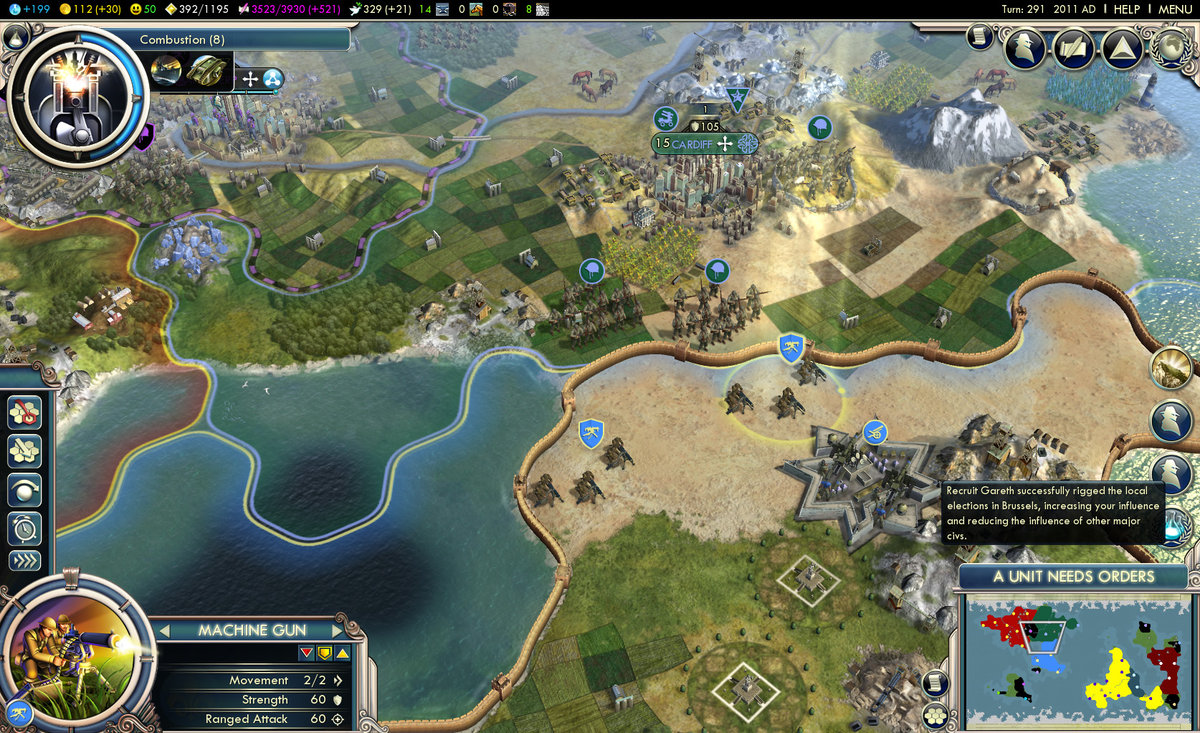The width and height of the screenshot is (1200, 733).
Task: Open the espionage overview spy button
Action: [1025, 46]
